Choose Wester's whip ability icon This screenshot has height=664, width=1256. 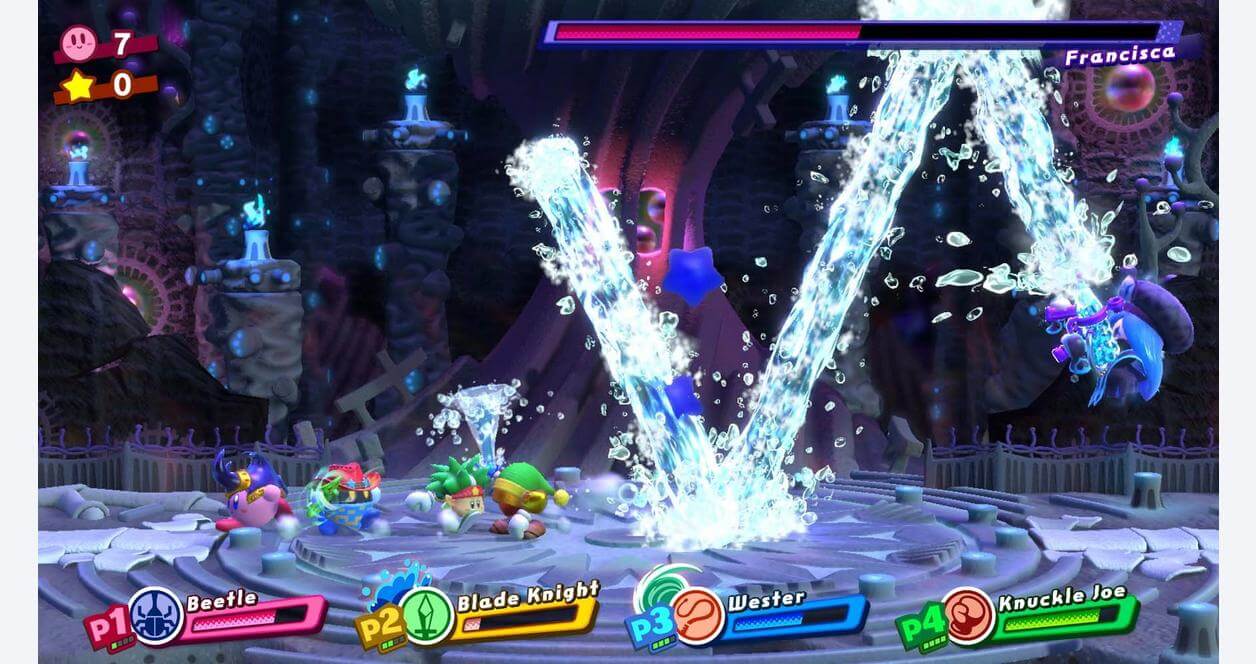pyautogui.click(x=698, y=616)
